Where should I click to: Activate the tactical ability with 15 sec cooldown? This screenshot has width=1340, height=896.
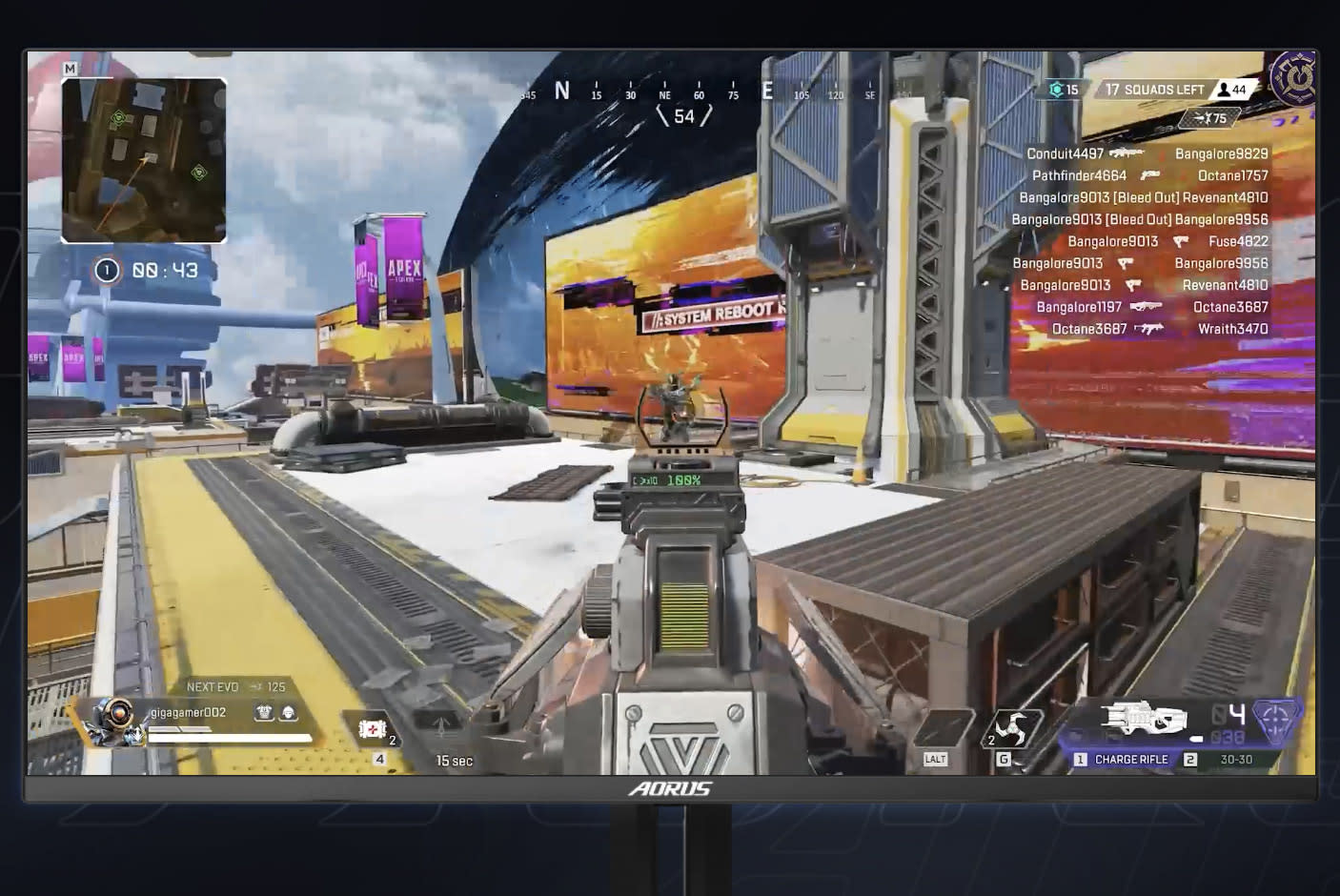(442, 730)
